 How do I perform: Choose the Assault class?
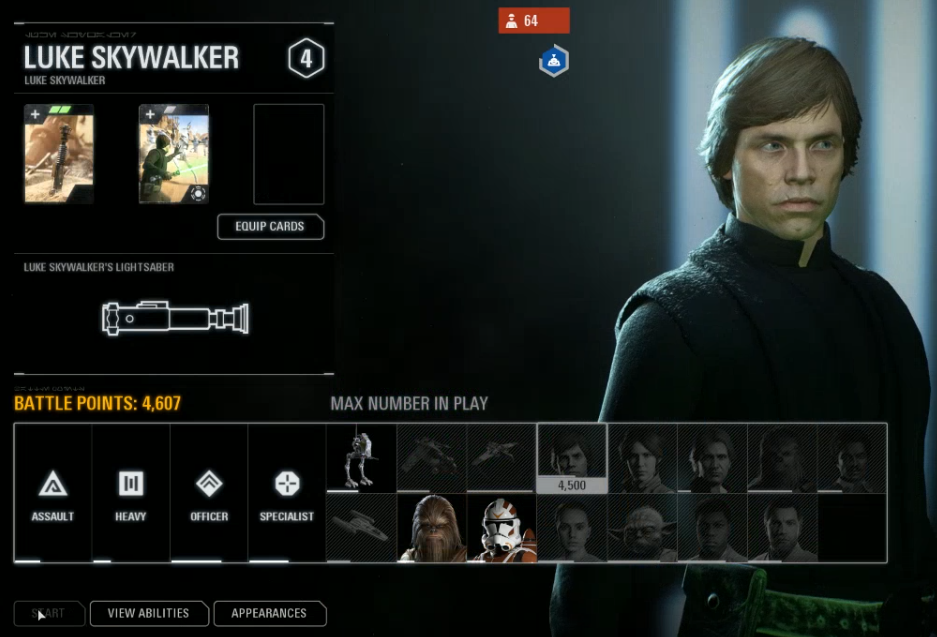(x=52, y=496)
